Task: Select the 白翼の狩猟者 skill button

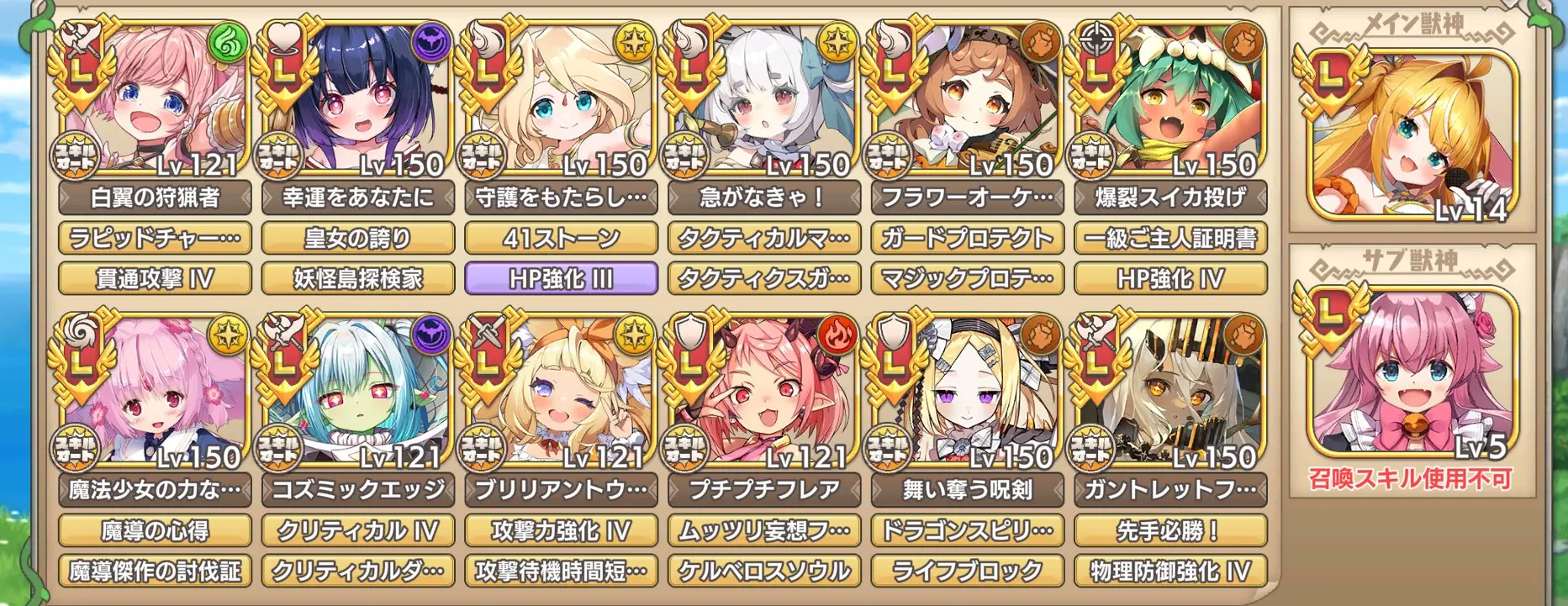Action: tap(155, 198)
